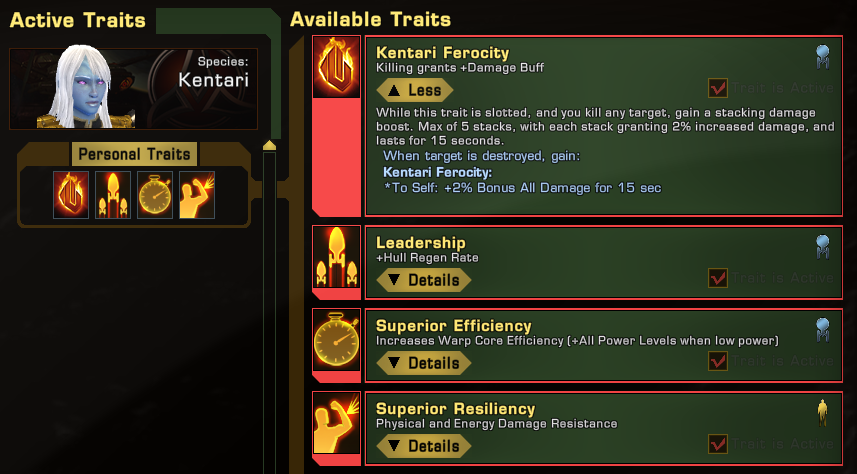
Task: Uncheck Kentari Ferocity's Trait is Active box
Action: (x=717, y=88)
